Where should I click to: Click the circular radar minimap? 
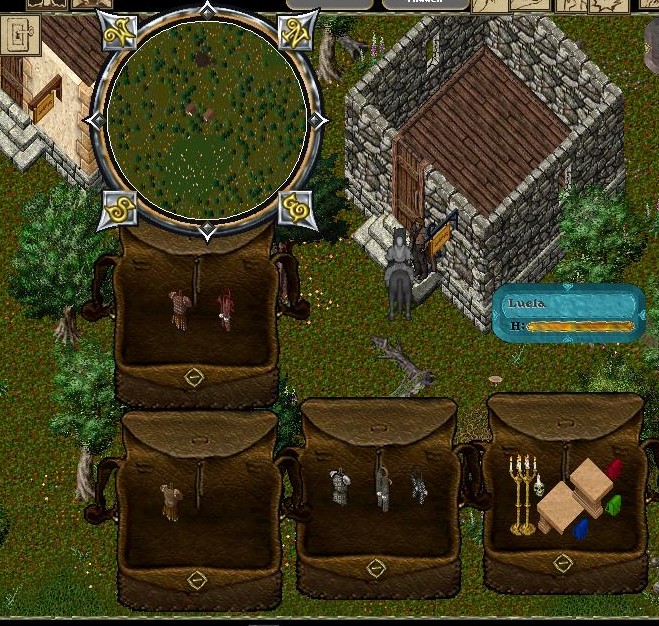click(205, 120)
